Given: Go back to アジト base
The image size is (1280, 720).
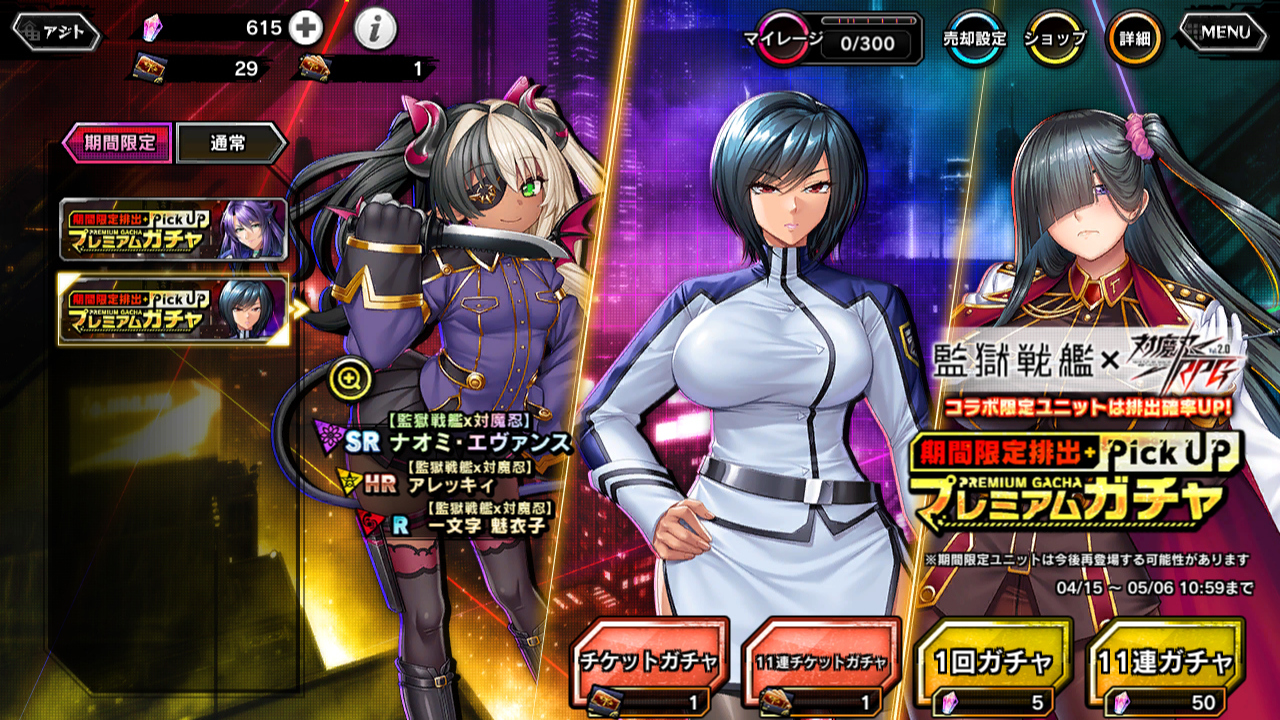Looking at the screenshot, I should (56, 32).
